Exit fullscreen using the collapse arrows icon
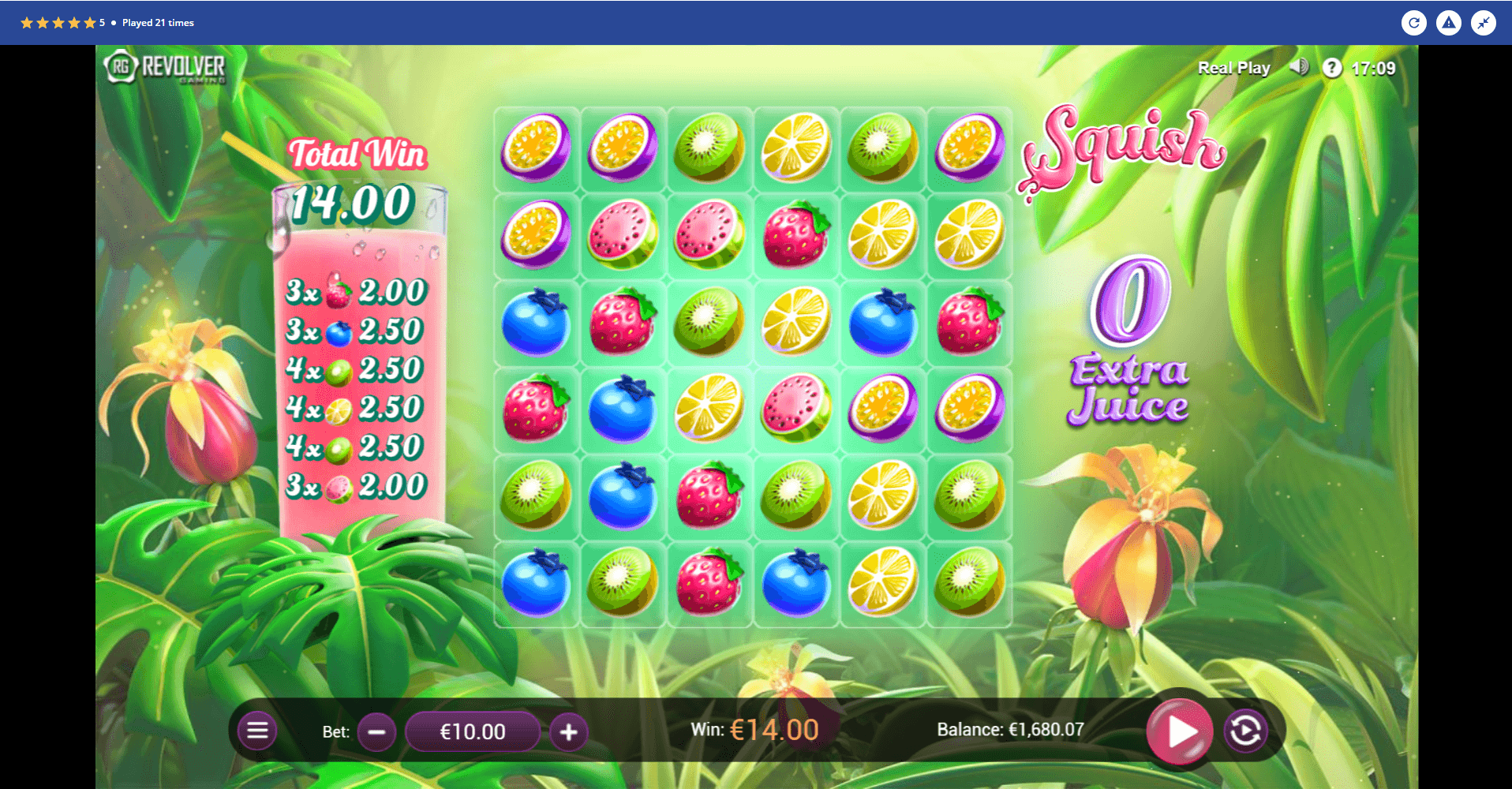The height and width of the screenshot is (789, 1512). (x=1484, y=23)
